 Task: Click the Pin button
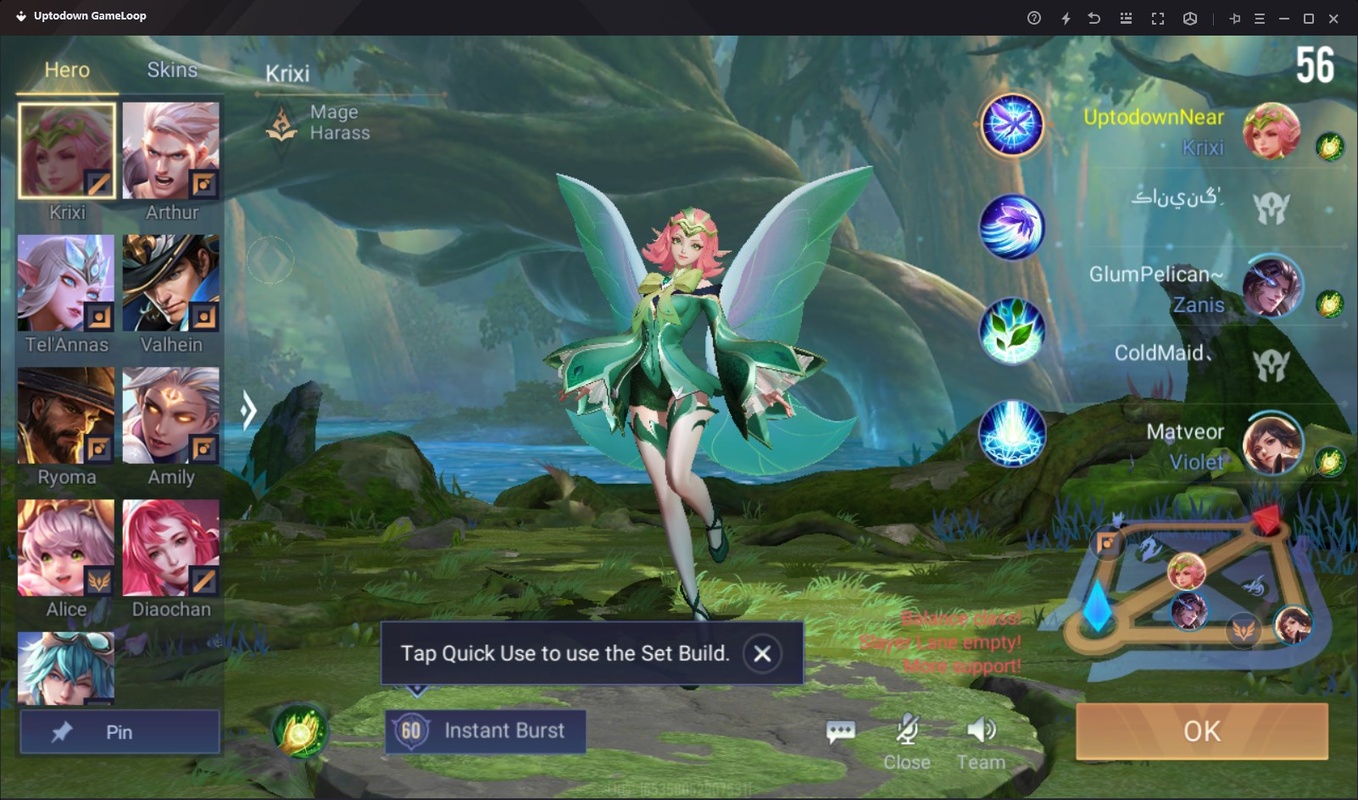coord(119,732)
